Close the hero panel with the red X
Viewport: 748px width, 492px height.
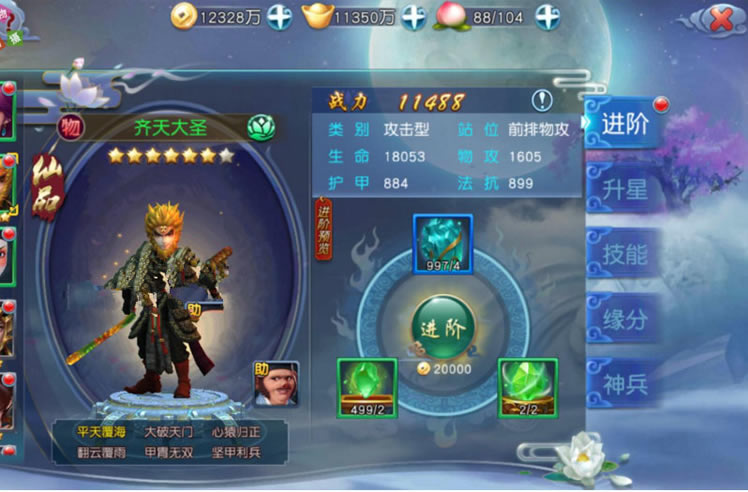coord(721,19)
